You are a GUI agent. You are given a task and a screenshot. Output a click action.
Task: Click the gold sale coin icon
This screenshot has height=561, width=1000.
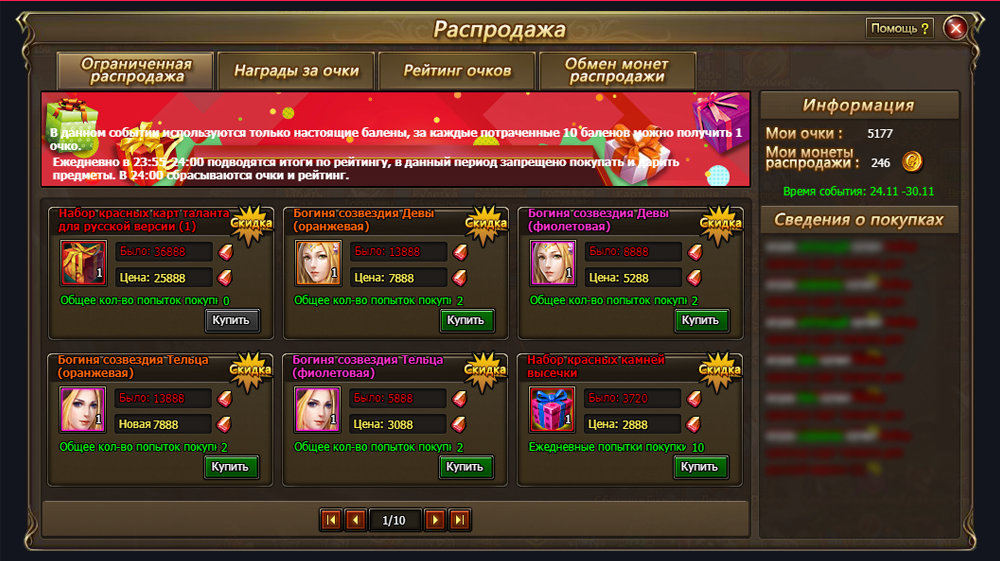coord(910,161)
